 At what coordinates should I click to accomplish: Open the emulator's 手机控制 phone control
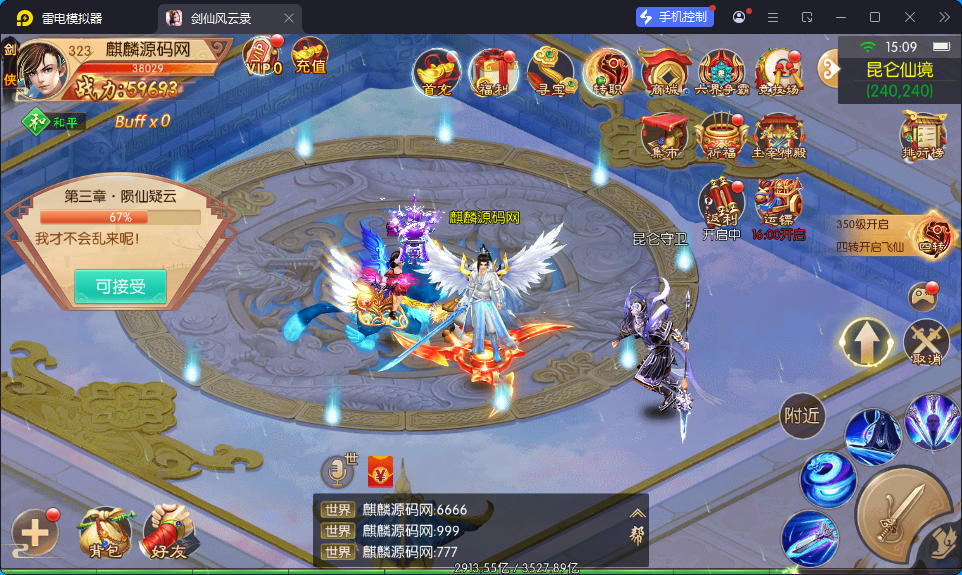click(x=674, y=17)
